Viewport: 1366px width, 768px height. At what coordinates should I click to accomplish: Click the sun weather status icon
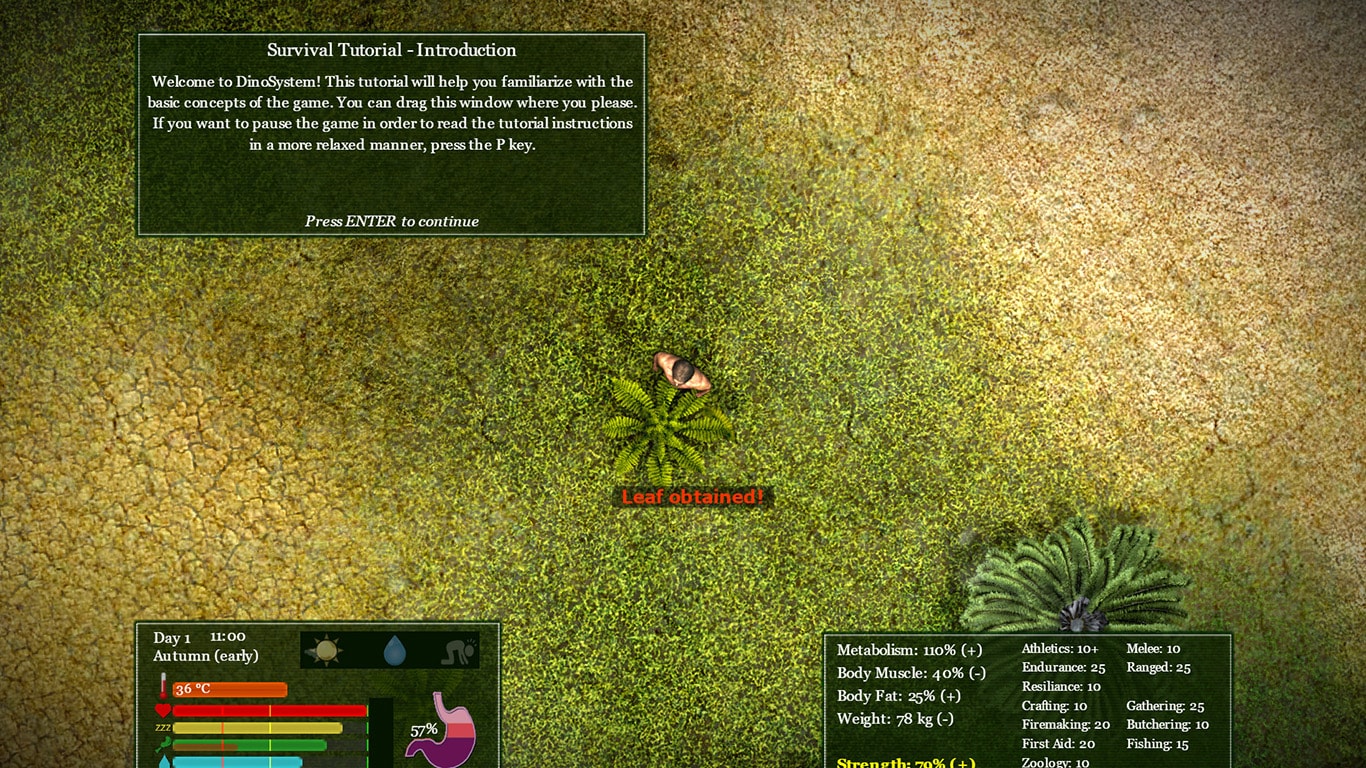(x=326, y=651)
